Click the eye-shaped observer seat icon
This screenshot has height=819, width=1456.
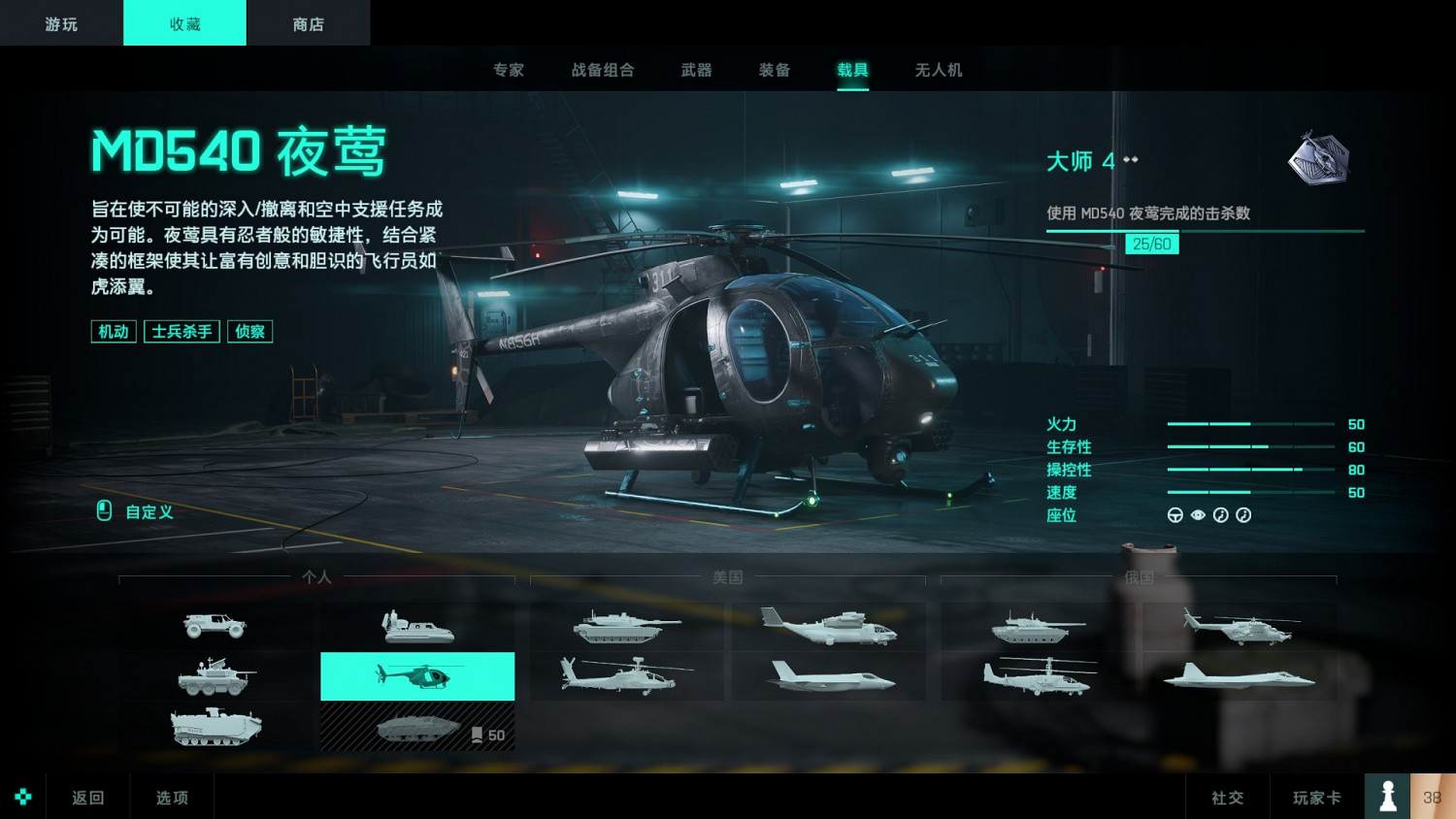[1197, 515]
